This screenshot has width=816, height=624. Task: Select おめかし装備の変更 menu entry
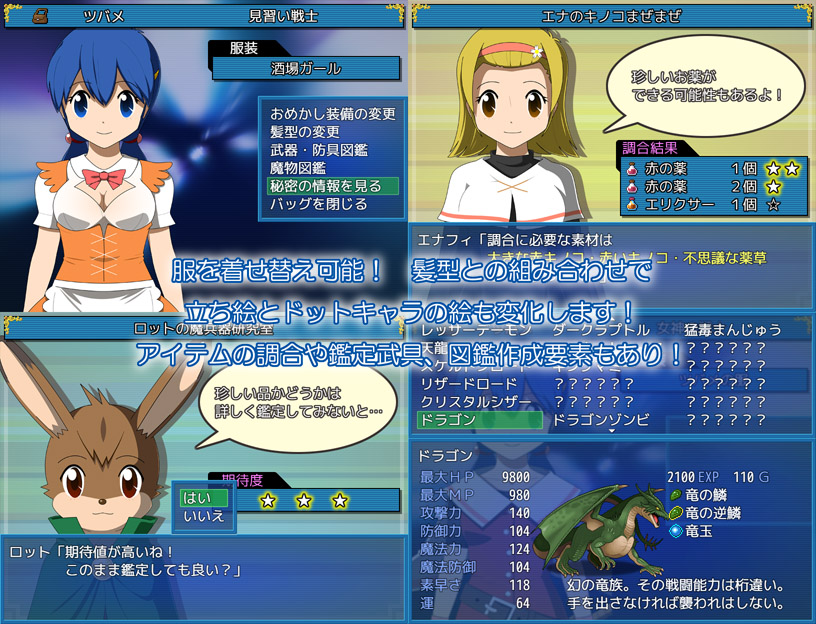click(332, 114)
